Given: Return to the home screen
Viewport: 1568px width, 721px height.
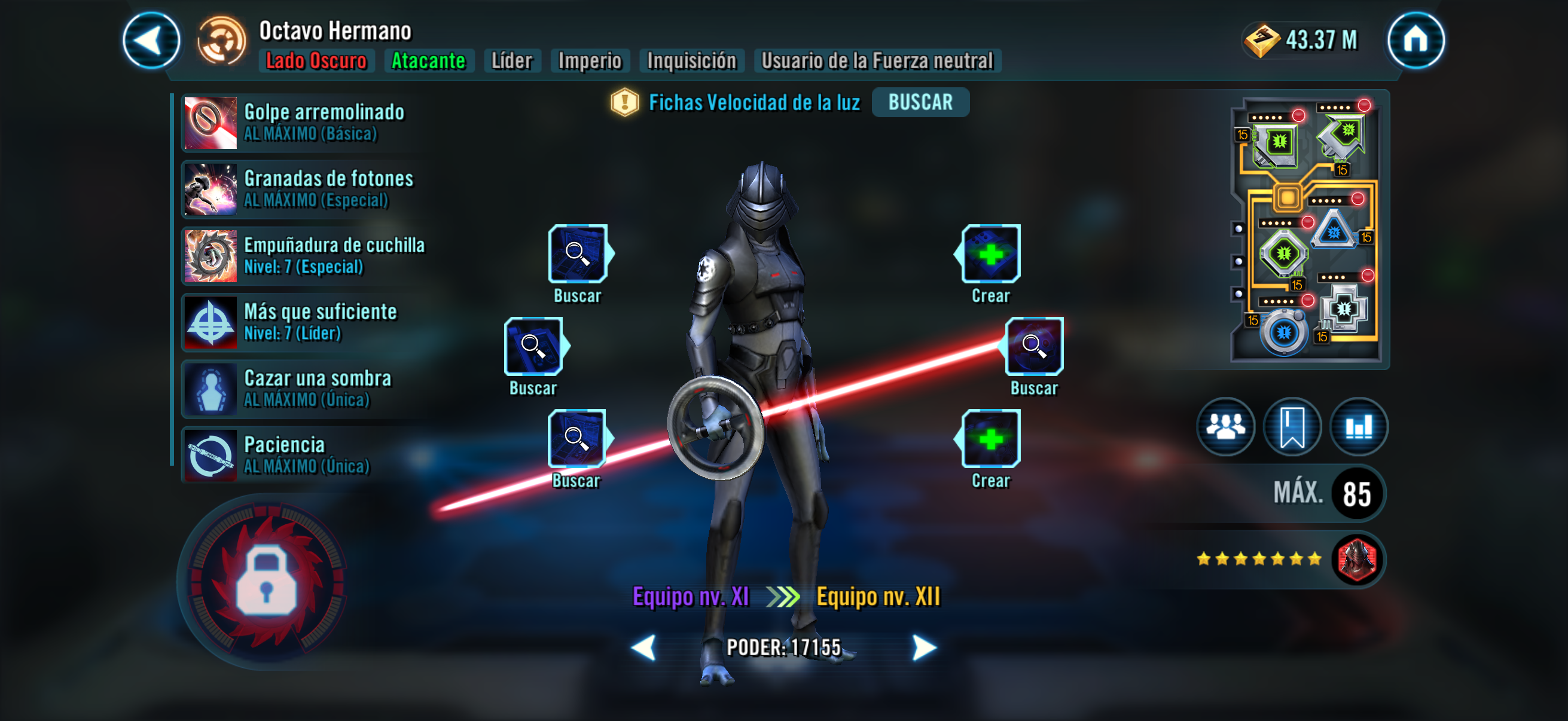Looking at the screenshot, I should coord(1415,40).
